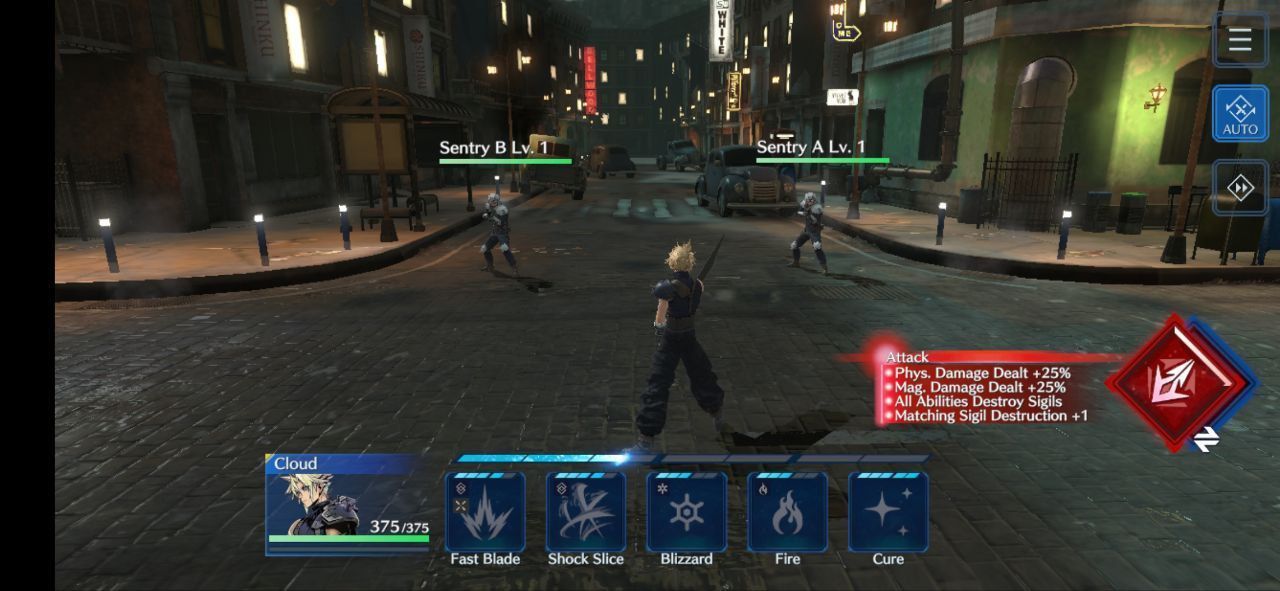Image resolution: width=1280 pixels, height=591 pixels.
Task: Open the hamburger menu
Action: [1240, 40]
